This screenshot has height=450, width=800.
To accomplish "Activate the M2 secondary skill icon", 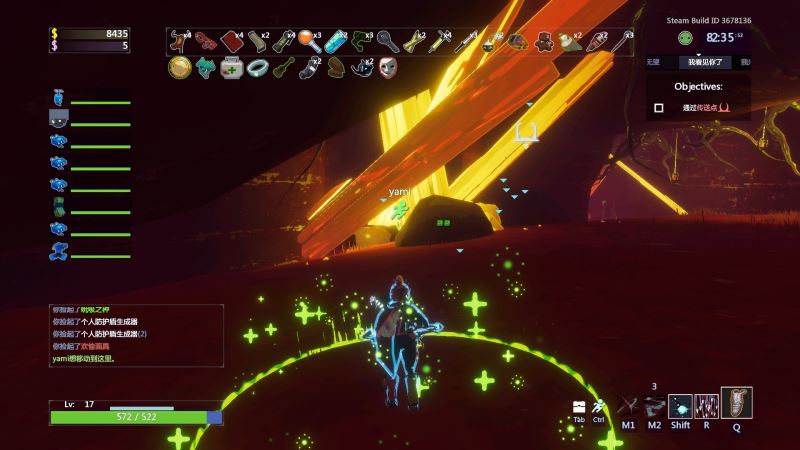I will coord(654,405).
